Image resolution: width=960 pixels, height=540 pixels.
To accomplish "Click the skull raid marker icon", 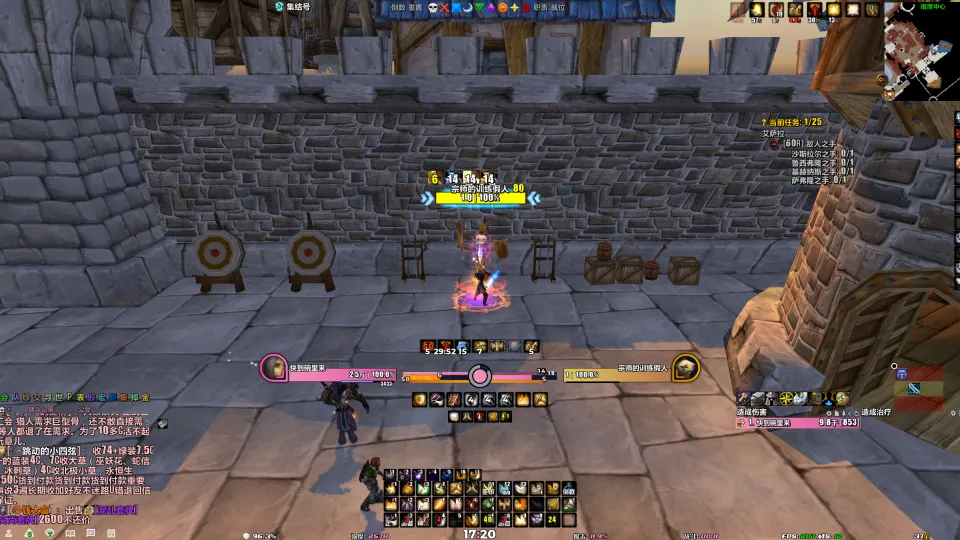I will [433, 8].
